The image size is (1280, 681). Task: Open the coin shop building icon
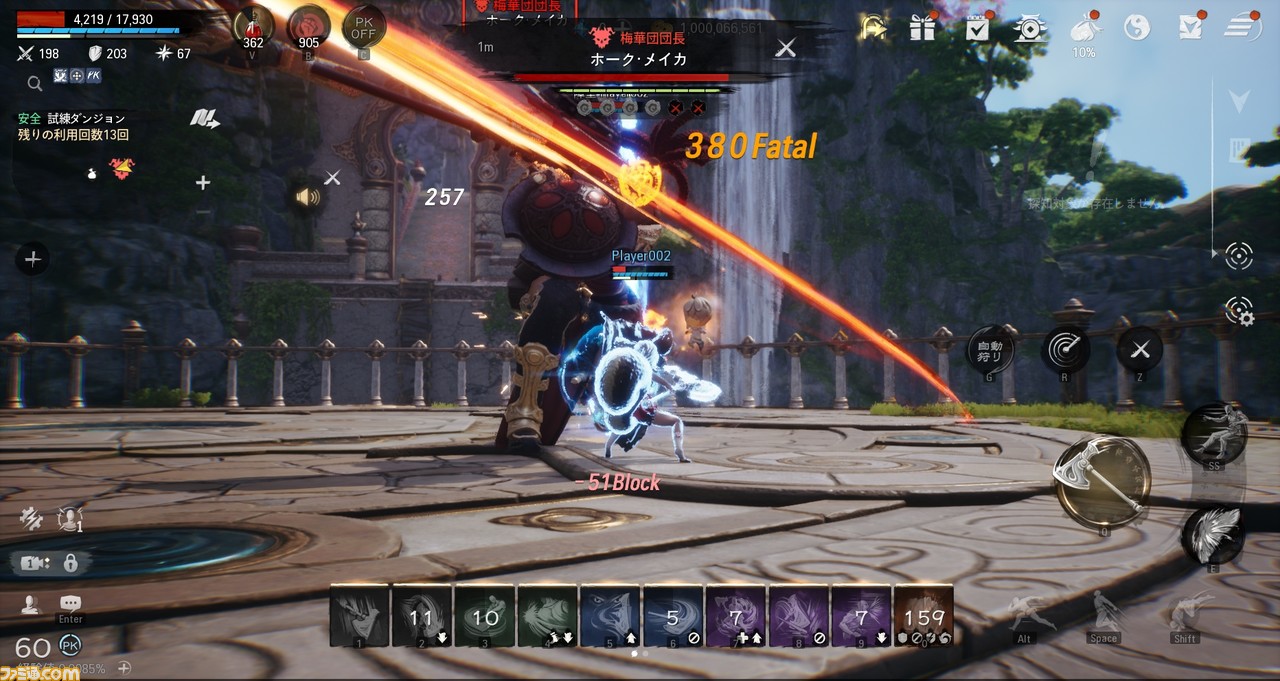1029,28
